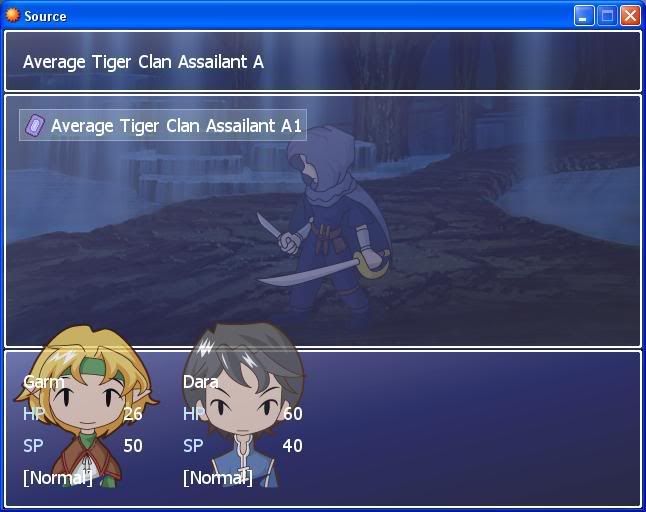Choose Garm's party status panel
This screenshot has height=512, width=646.
[x=83, y=430]
